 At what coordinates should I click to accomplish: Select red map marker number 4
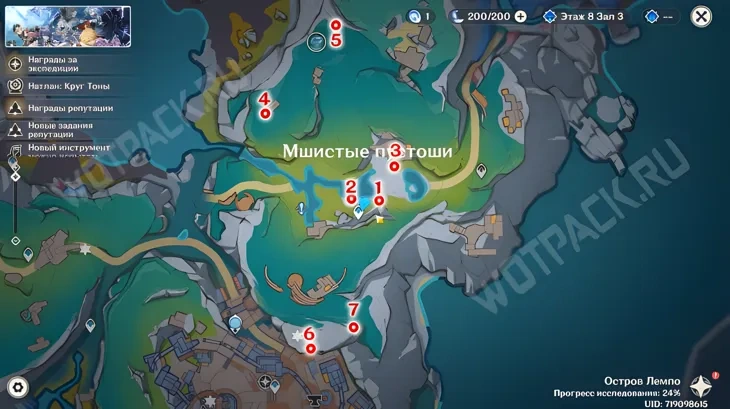pyautogui.click(x=264, y=114)
